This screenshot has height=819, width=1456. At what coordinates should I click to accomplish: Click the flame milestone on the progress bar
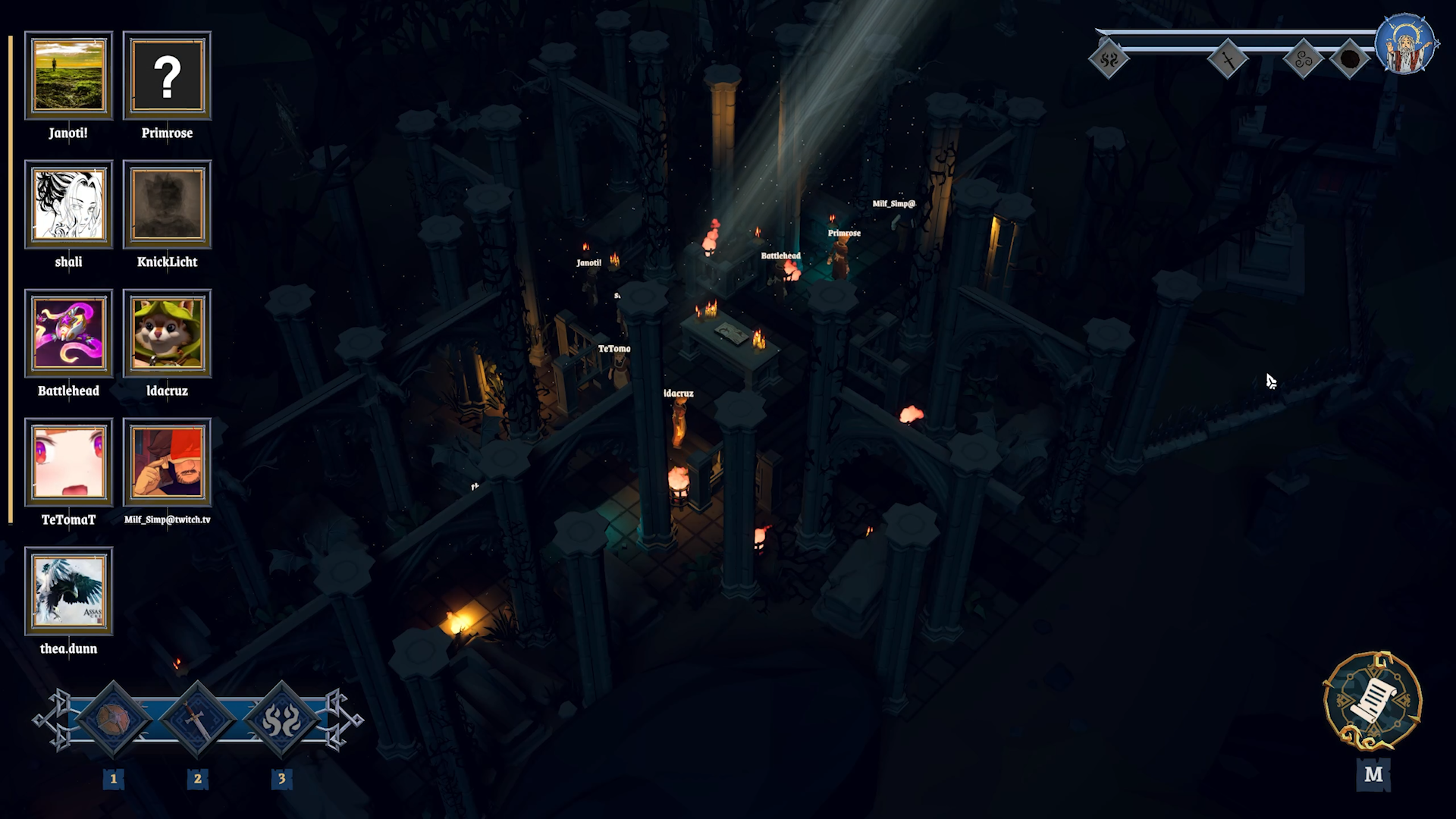pos(1109,57)
